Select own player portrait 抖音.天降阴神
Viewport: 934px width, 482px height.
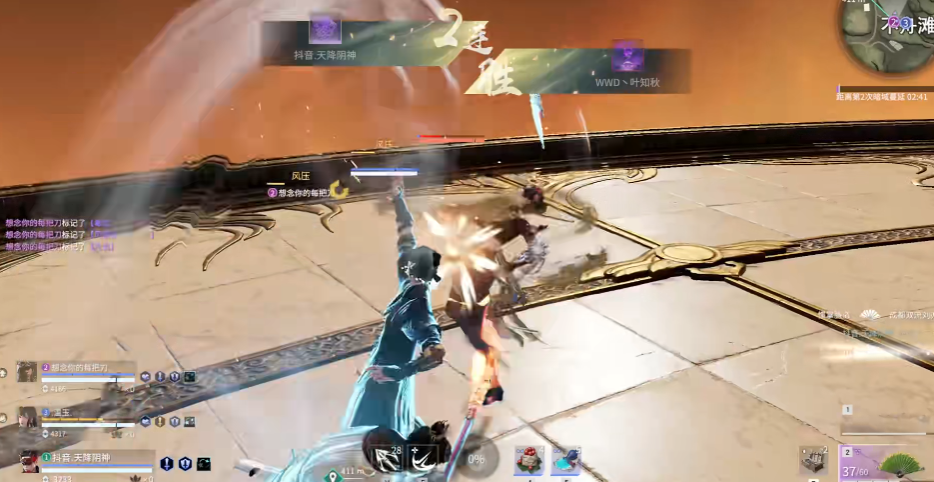(x=29, y=461)
